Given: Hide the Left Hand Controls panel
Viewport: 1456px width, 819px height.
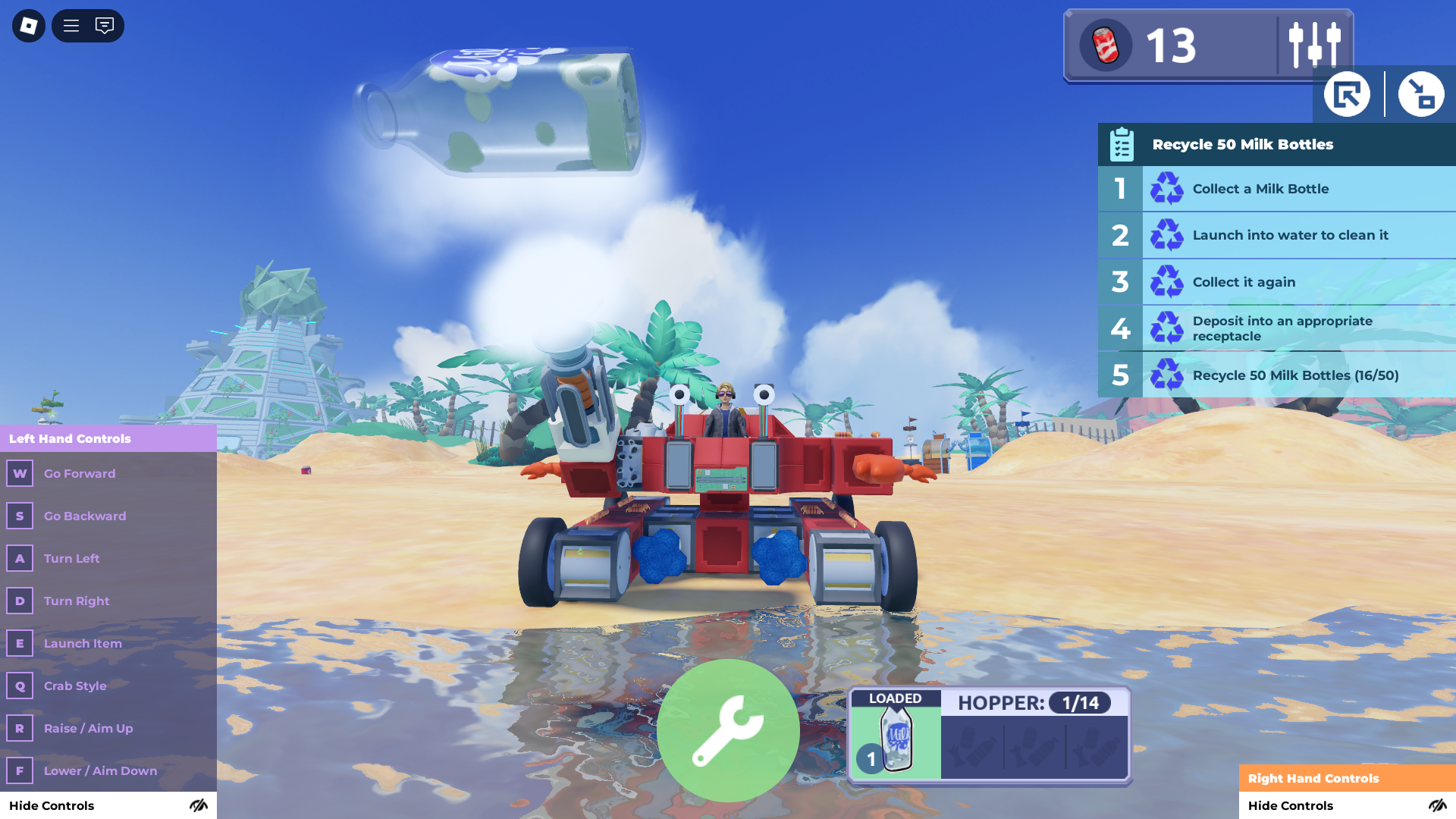Looking at the screenshot, I should tap(108, 805).
